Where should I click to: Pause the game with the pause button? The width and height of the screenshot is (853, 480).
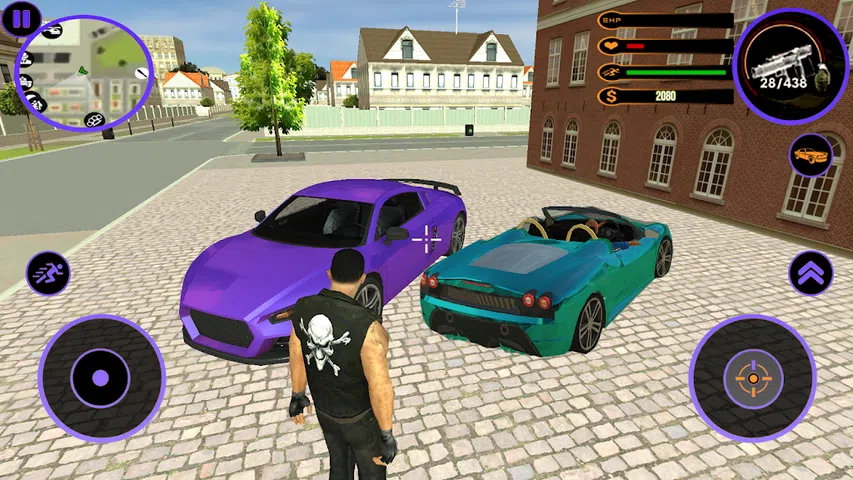tap(20, 18)
